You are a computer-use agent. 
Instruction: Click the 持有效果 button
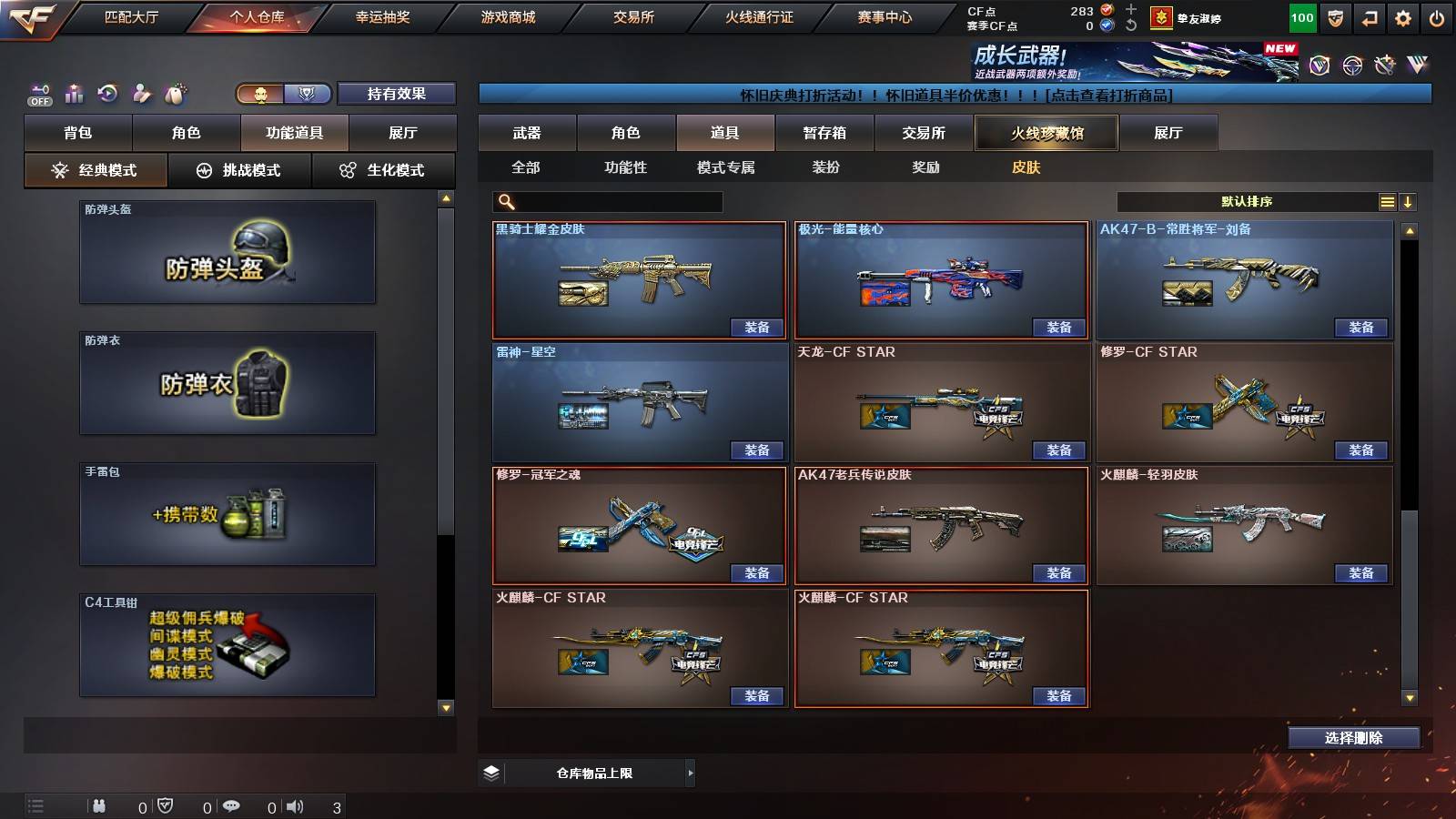(x=397, y=94)
